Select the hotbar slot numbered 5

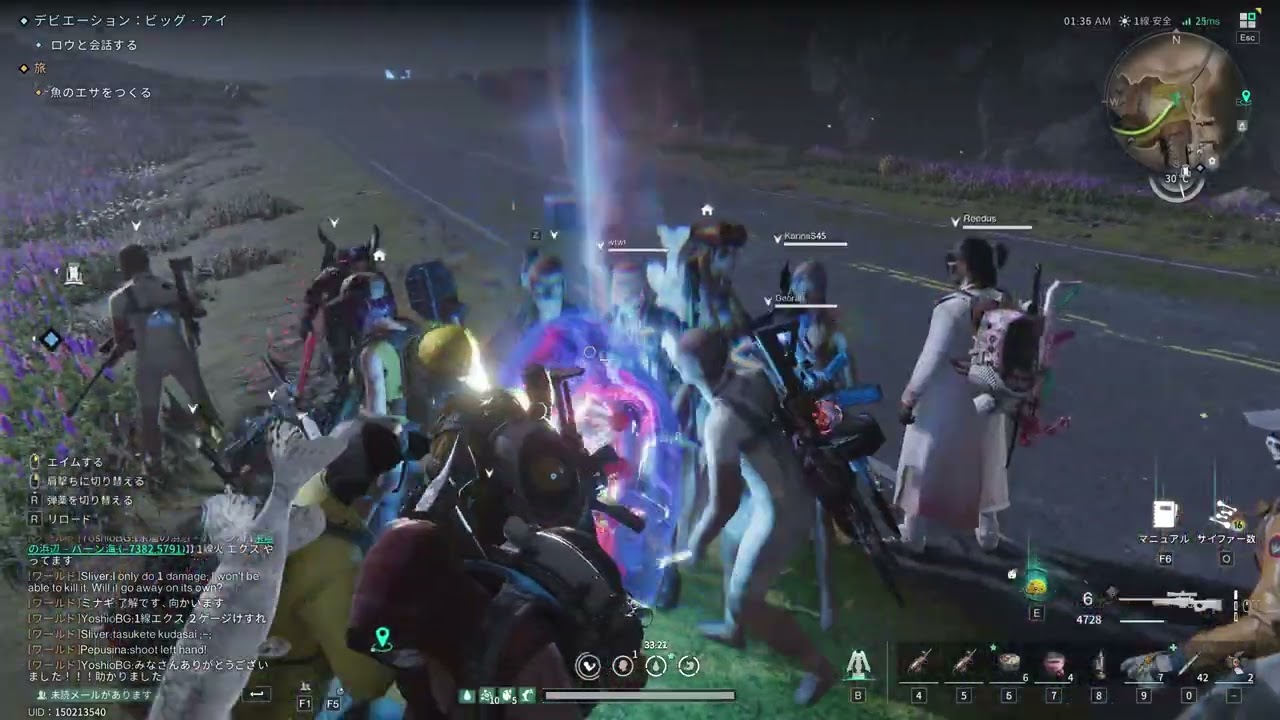964,663
